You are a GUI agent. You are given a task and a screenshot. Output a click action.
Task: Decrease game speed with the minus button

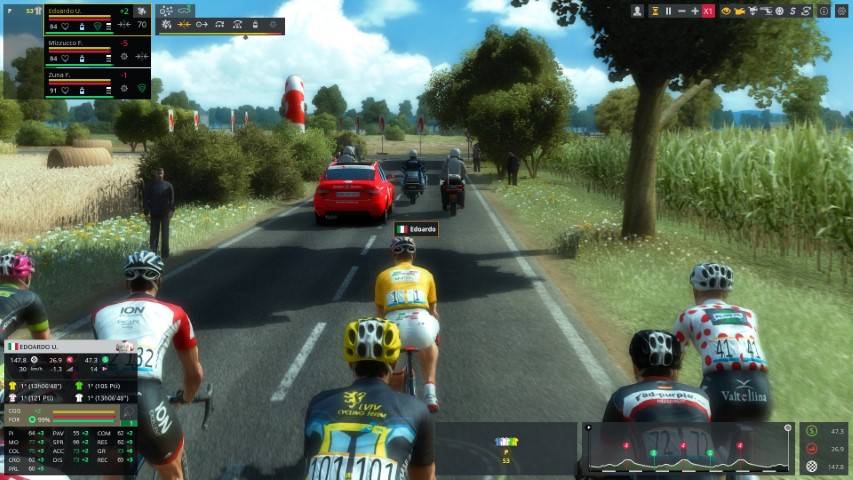681,10
